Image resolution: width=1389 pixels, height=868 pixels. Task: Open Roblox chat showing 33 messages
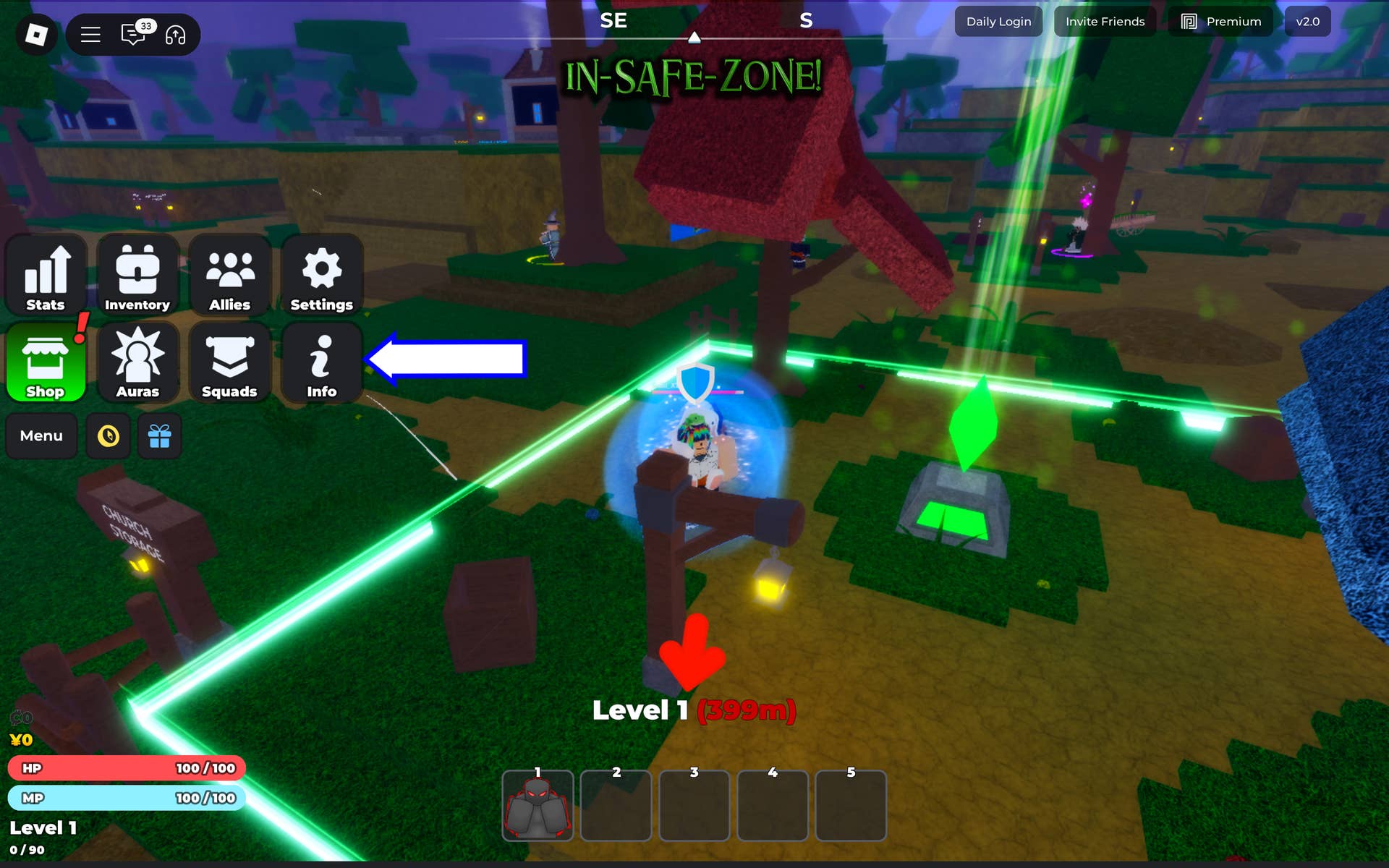tap(132, 34)
